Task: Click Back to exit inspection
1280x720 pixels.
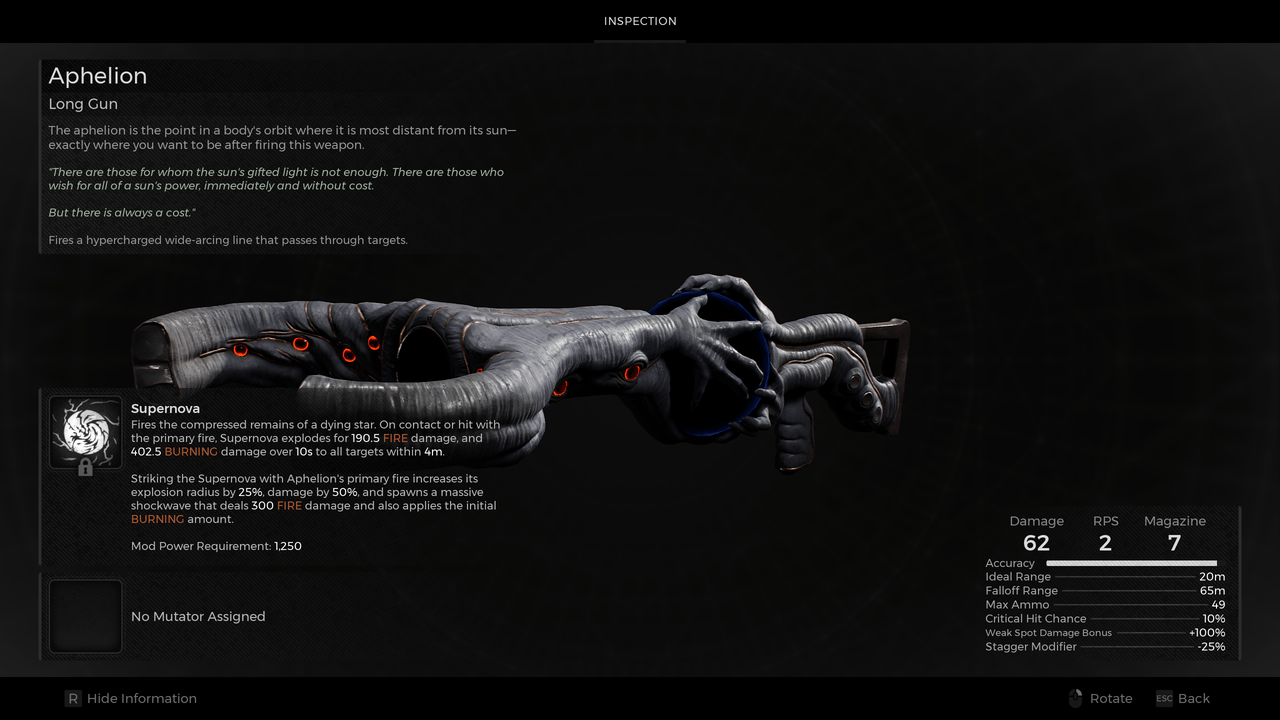Action: [x=1192, y=698]
